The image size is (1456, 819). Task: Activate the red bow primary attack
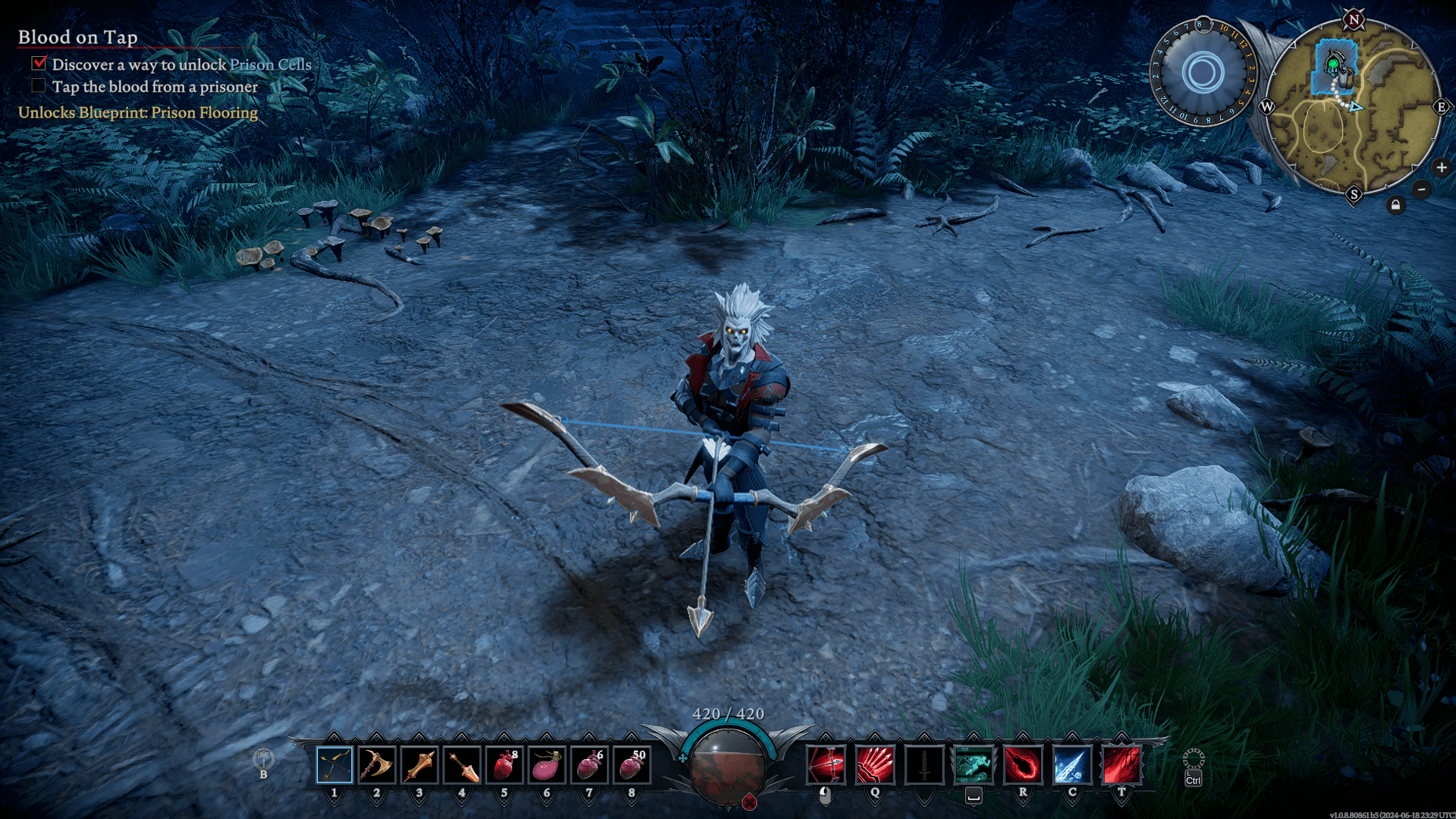(x=825, y=765)
